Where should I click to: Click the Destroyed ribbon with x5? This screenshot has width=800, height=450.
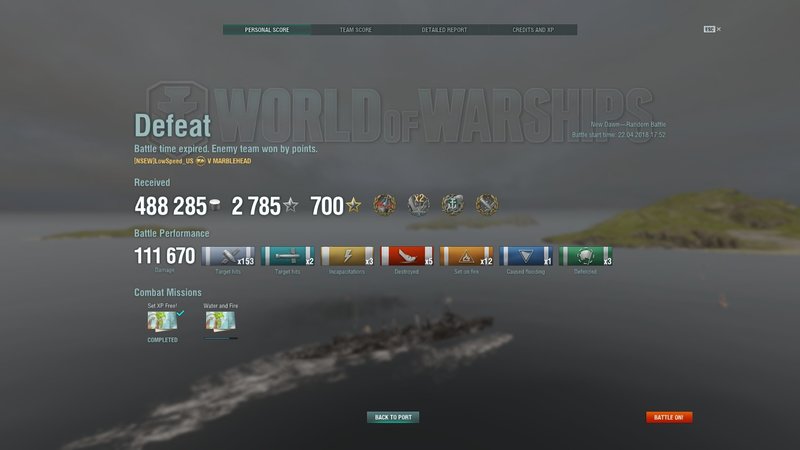click(407, 257)
